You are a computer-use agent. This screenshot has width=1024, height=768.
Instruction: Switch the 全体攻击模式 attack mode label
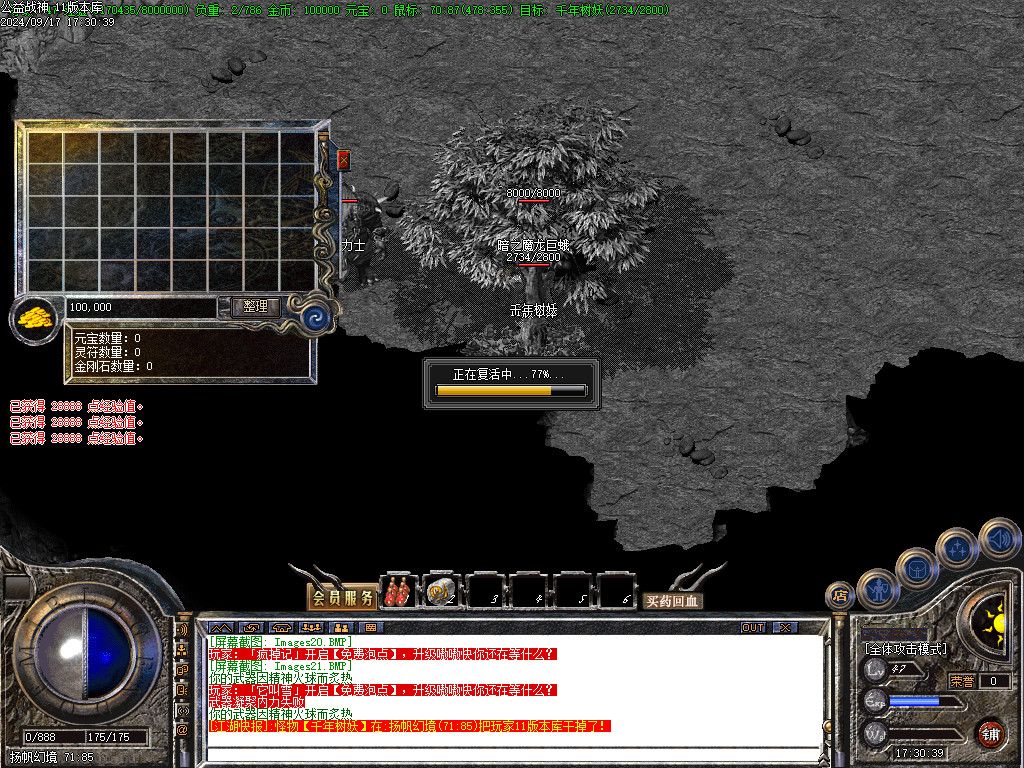click(x=905, y=649)
